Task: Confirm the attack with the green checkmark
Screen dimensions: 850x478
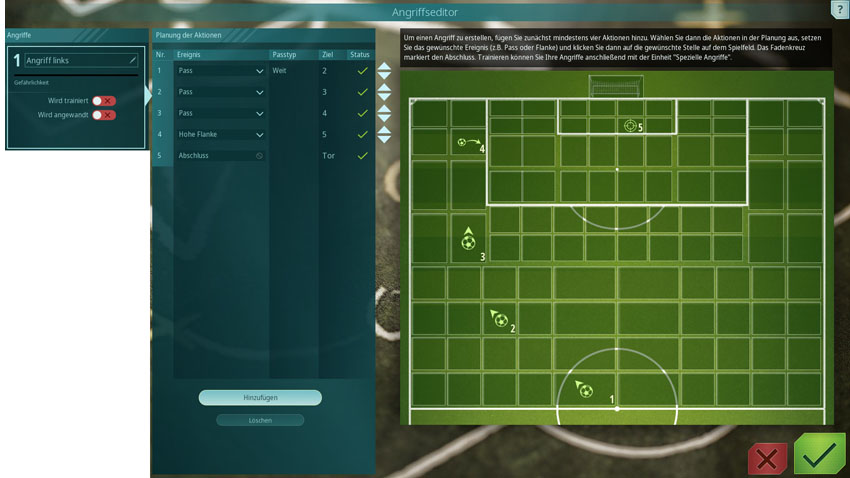Action: [x=819, y=455]
